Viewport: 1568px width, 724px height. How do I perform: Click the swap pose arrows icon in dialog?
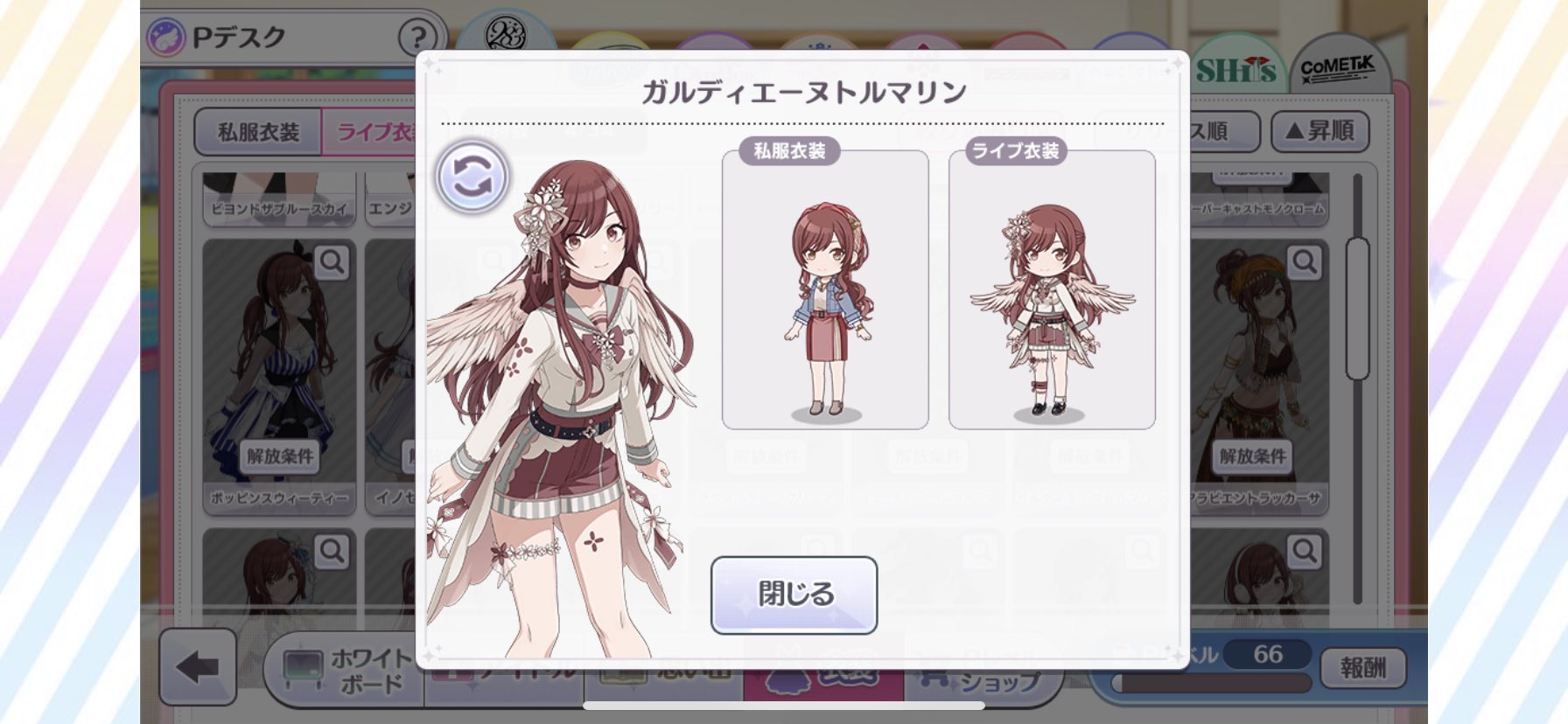(470, 175)
